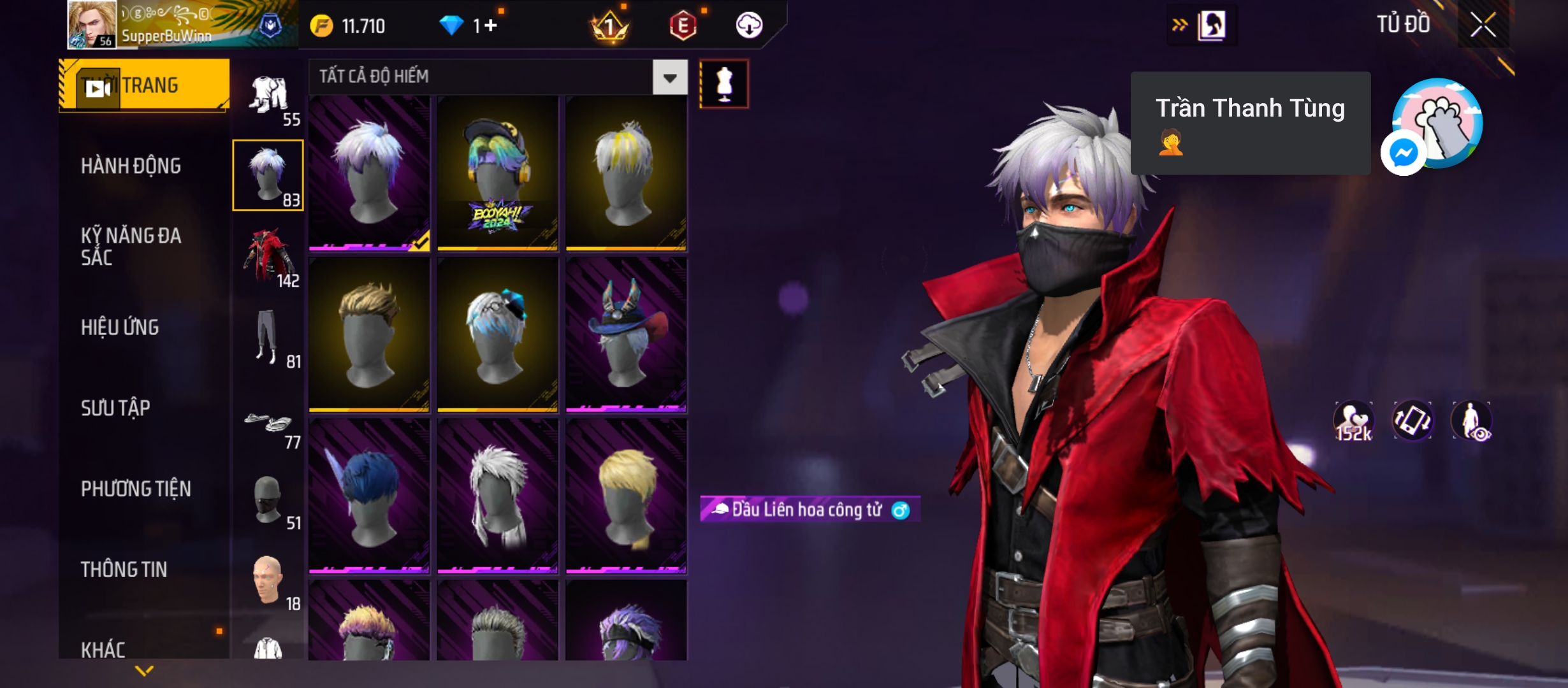Open the Hành Động menu
The height and width of the screenshot is (688, 1568).
coord(131,166)
